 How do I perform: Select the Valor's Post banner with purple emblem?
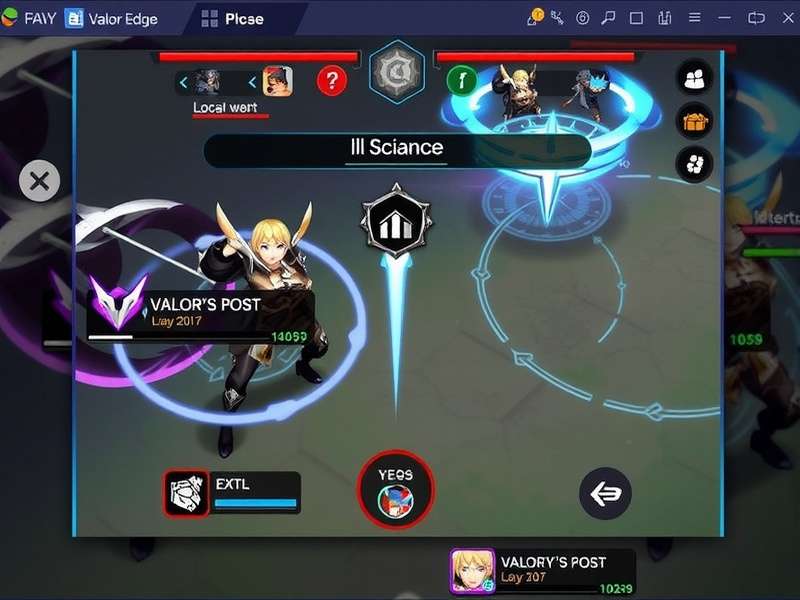pos(200,313)
